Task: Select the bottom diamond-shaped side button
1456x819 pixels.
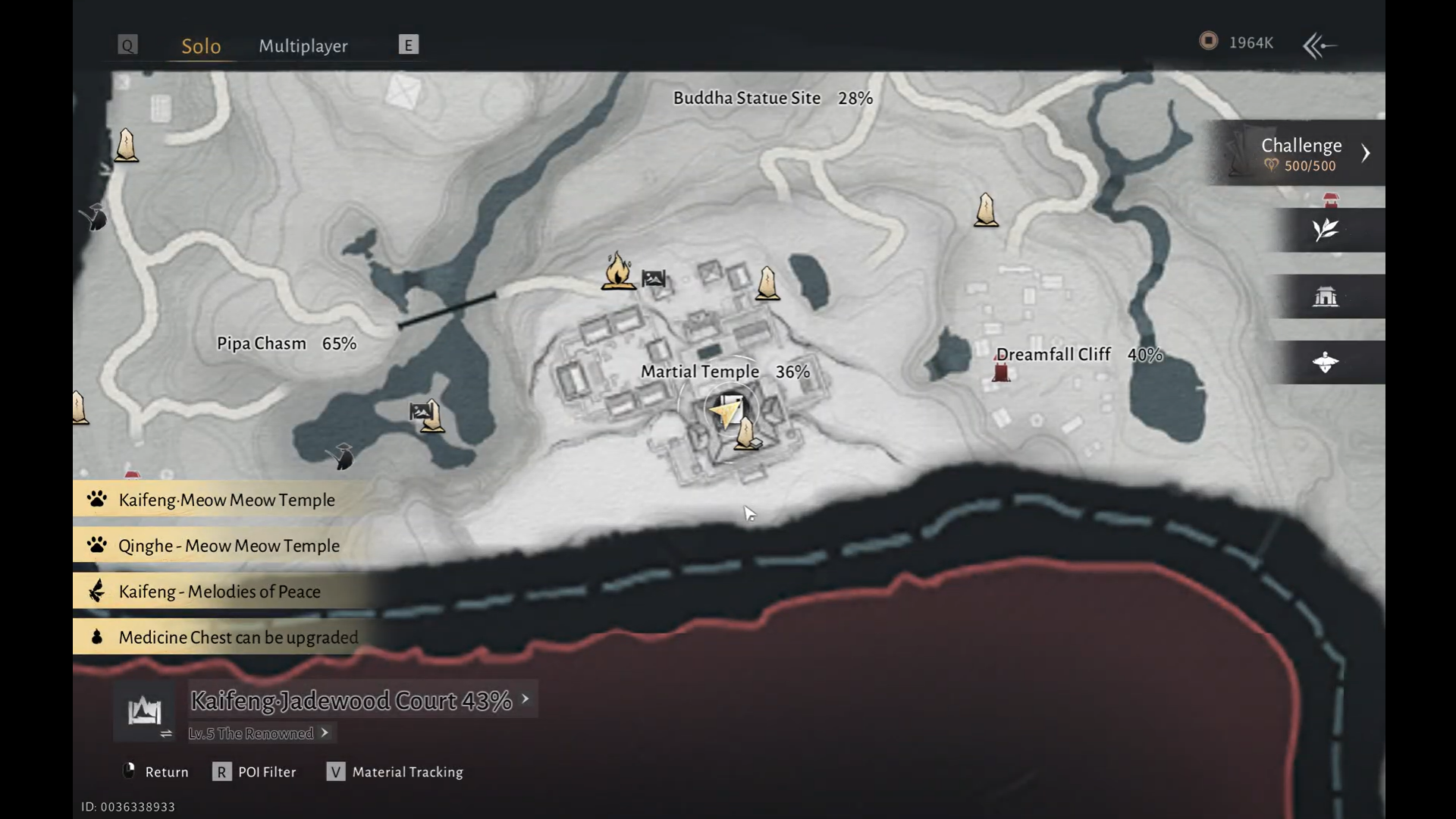Action: tap(1326, 362)
